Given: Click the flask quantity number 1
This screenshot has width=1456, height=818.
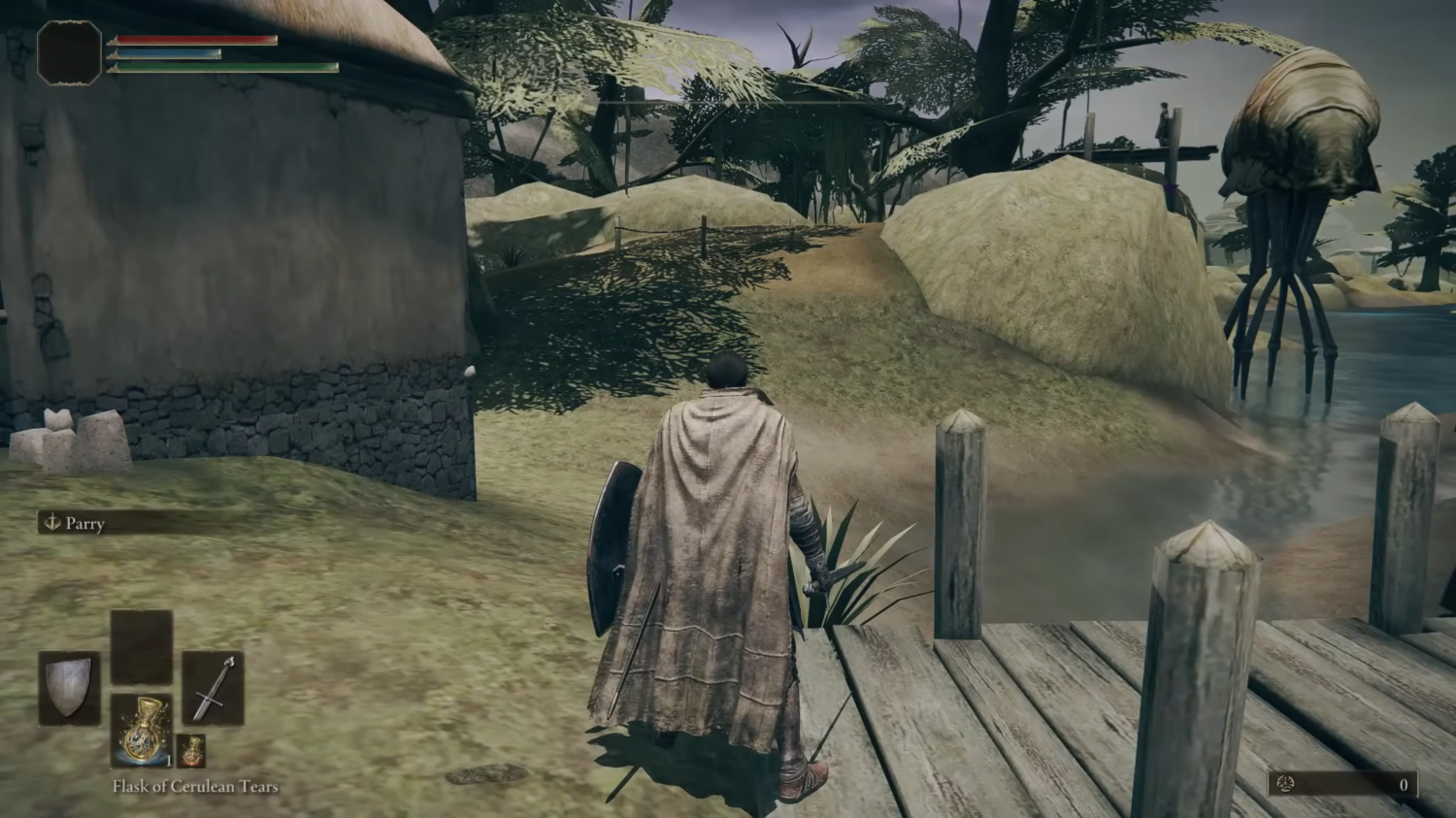Looking at the screenshot, I should (x=168, y=763).
